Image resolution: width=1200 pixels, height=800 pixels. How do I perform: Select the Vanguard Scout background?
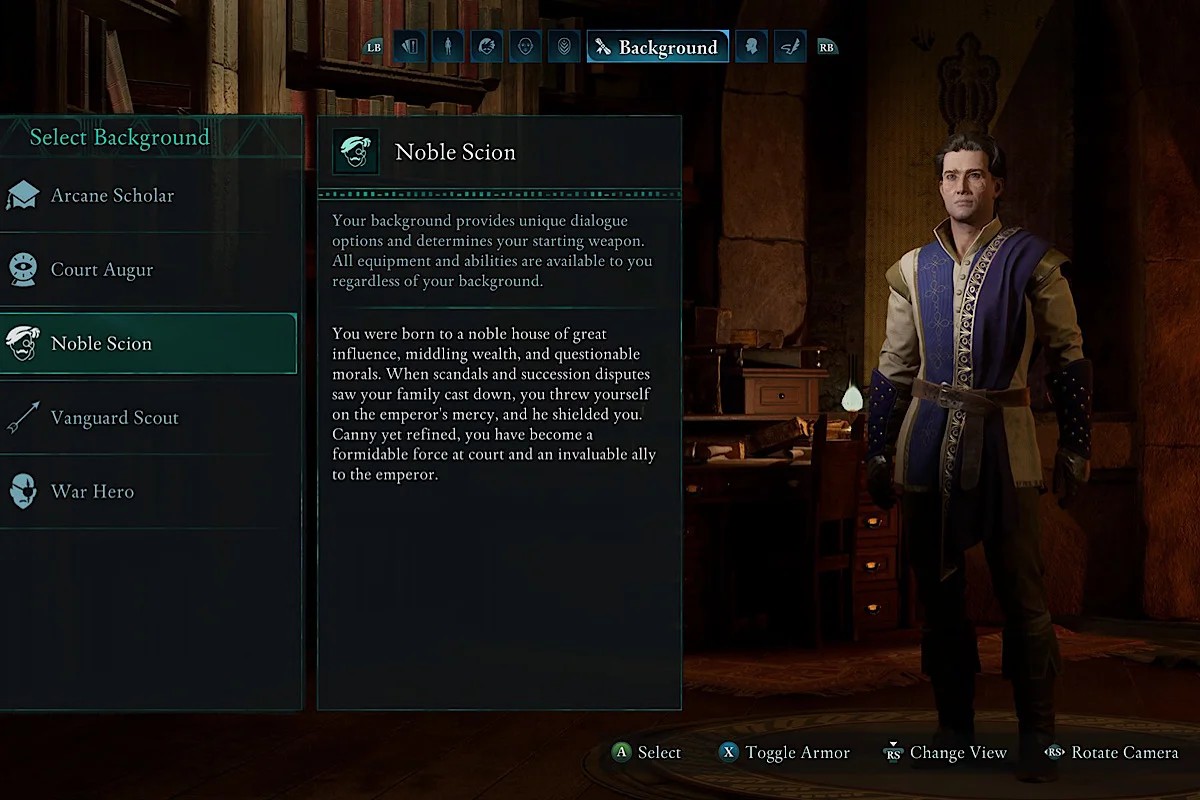click(x=114, y=418)
